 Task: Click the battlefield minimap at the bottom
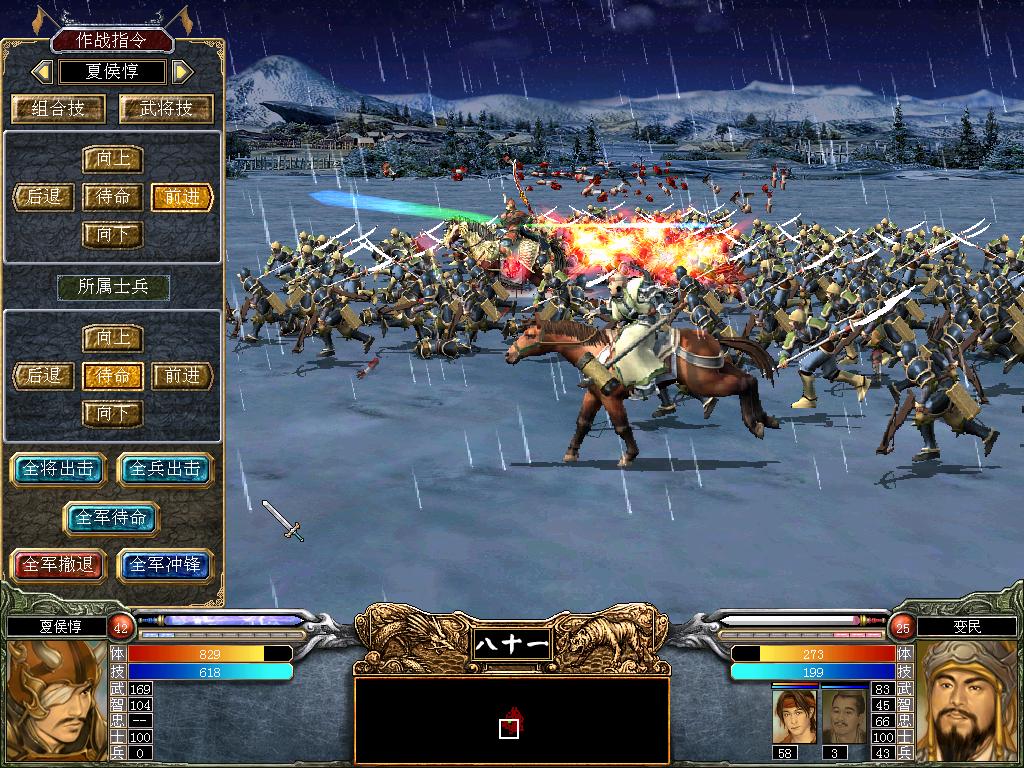click(x=511, y=717)
